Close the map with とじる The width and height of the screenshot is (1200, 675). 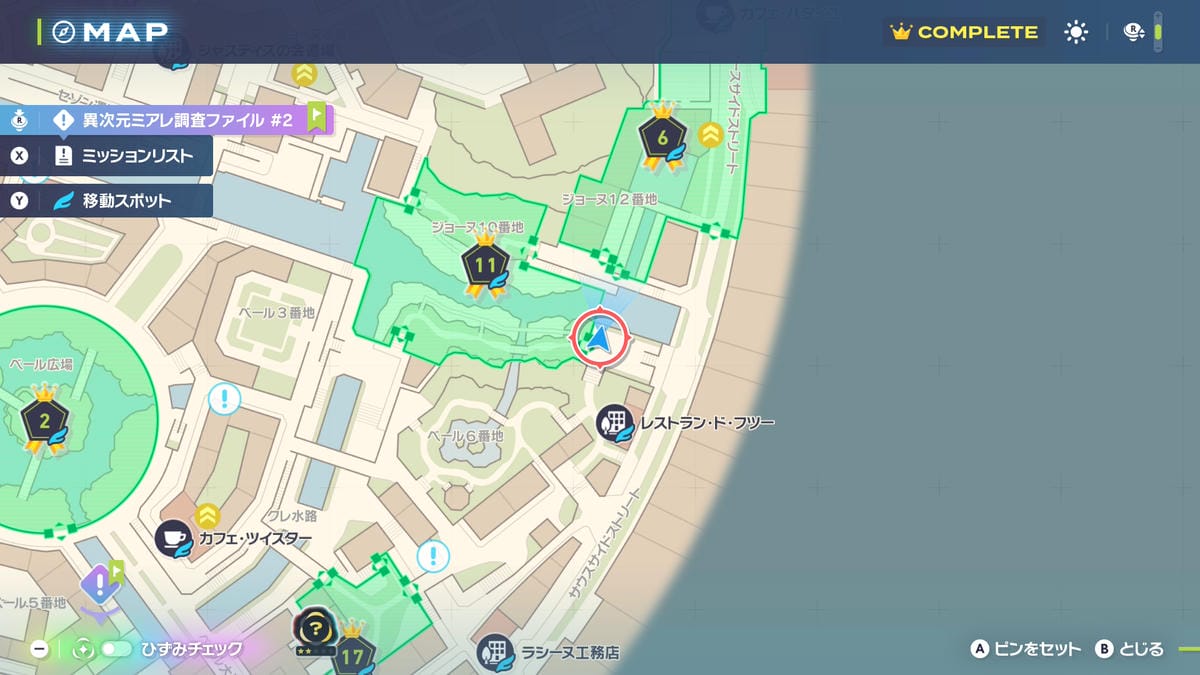pos(1130,649)
